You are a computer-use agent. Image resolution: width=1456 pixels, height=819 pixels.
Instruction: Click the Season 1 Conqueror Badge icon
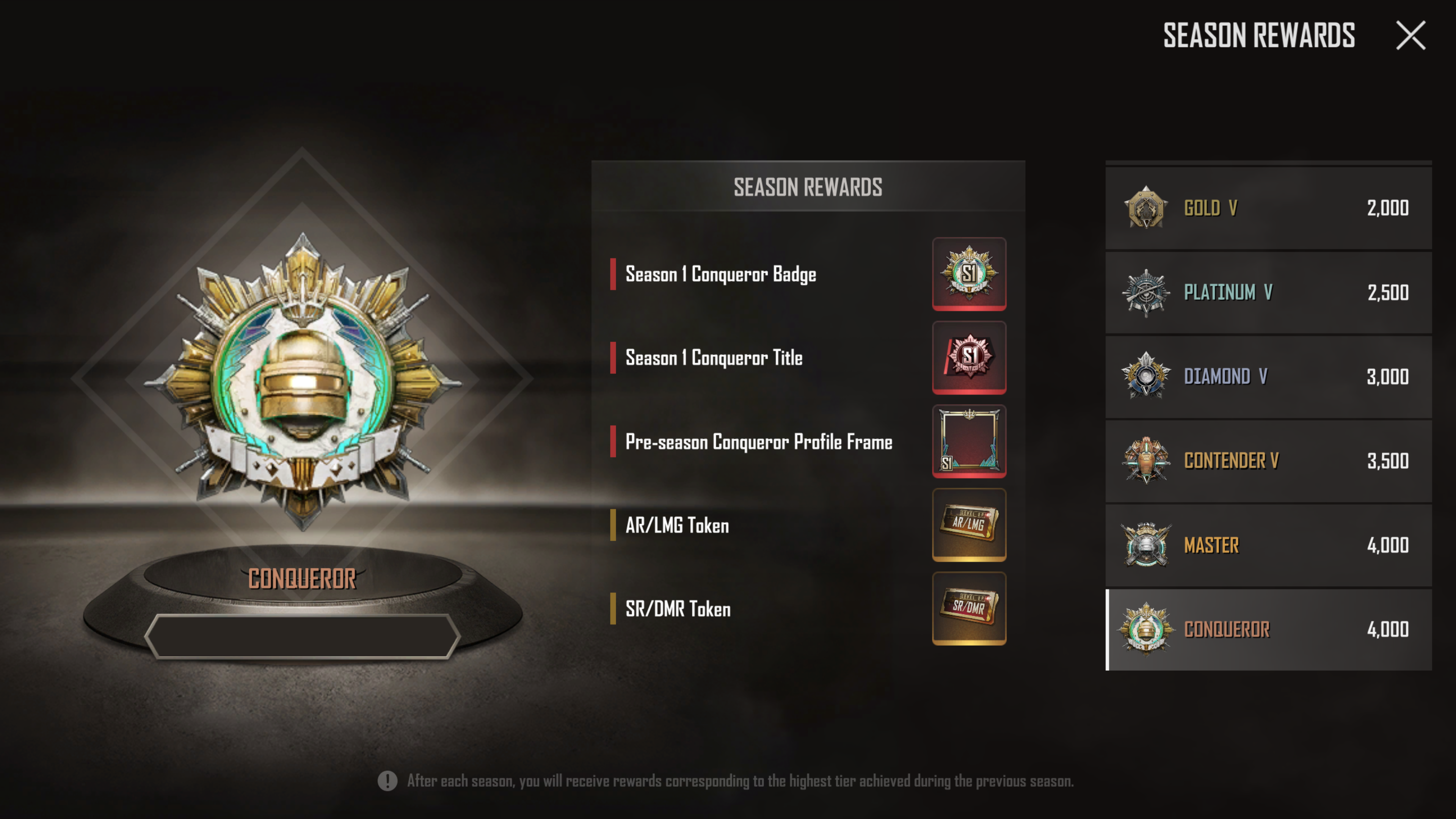[969, 273]
